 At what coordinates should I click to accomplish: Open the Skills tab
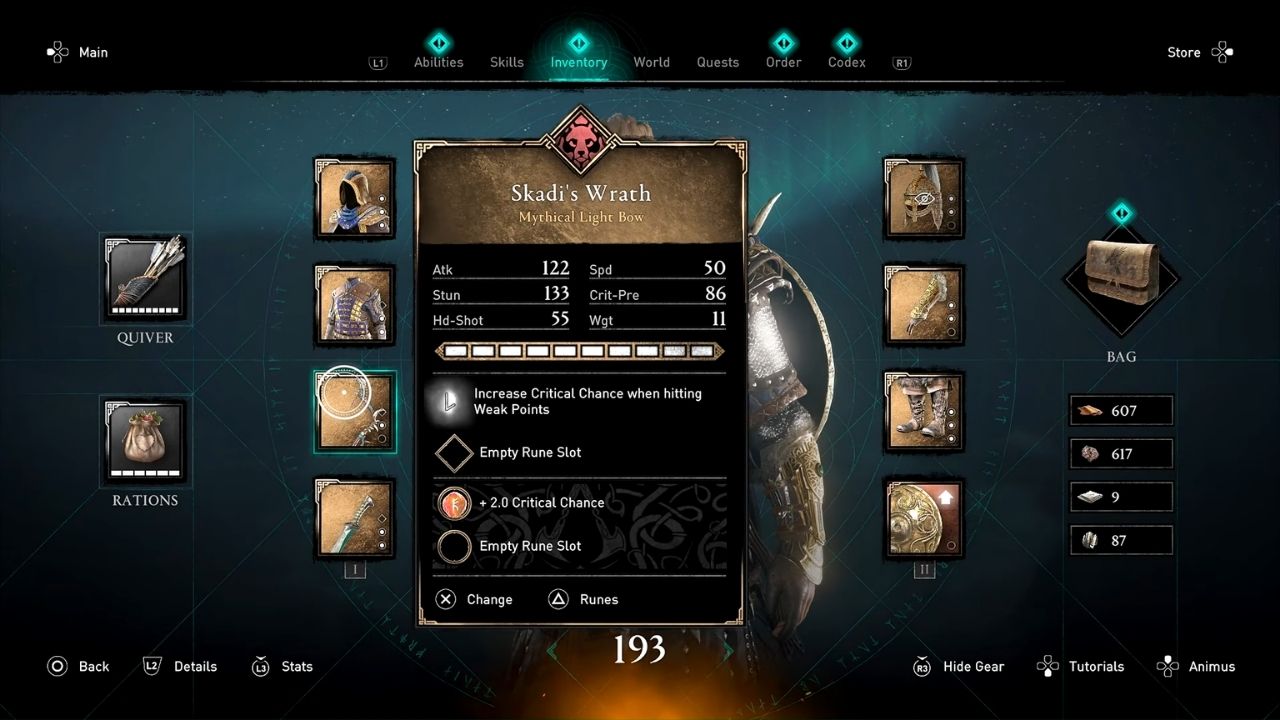507,62
